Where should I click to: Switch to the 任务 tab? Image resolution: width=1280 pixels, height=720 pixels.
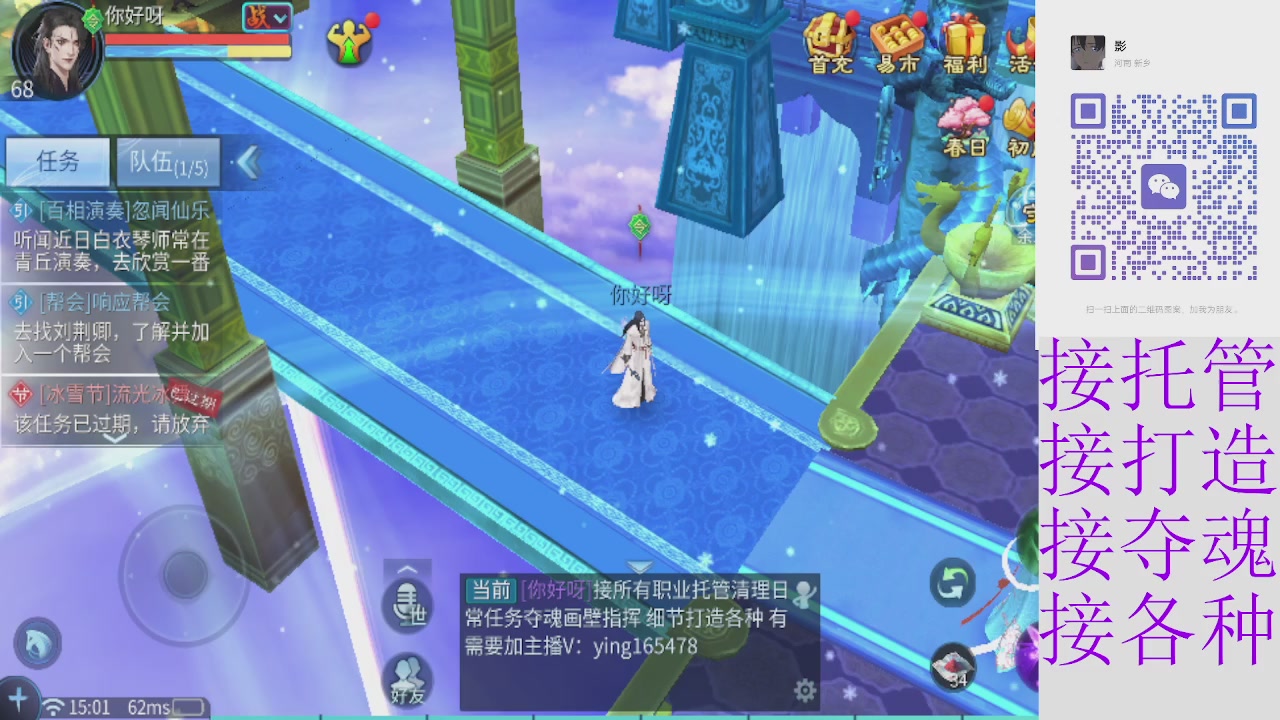pos(58,162)
